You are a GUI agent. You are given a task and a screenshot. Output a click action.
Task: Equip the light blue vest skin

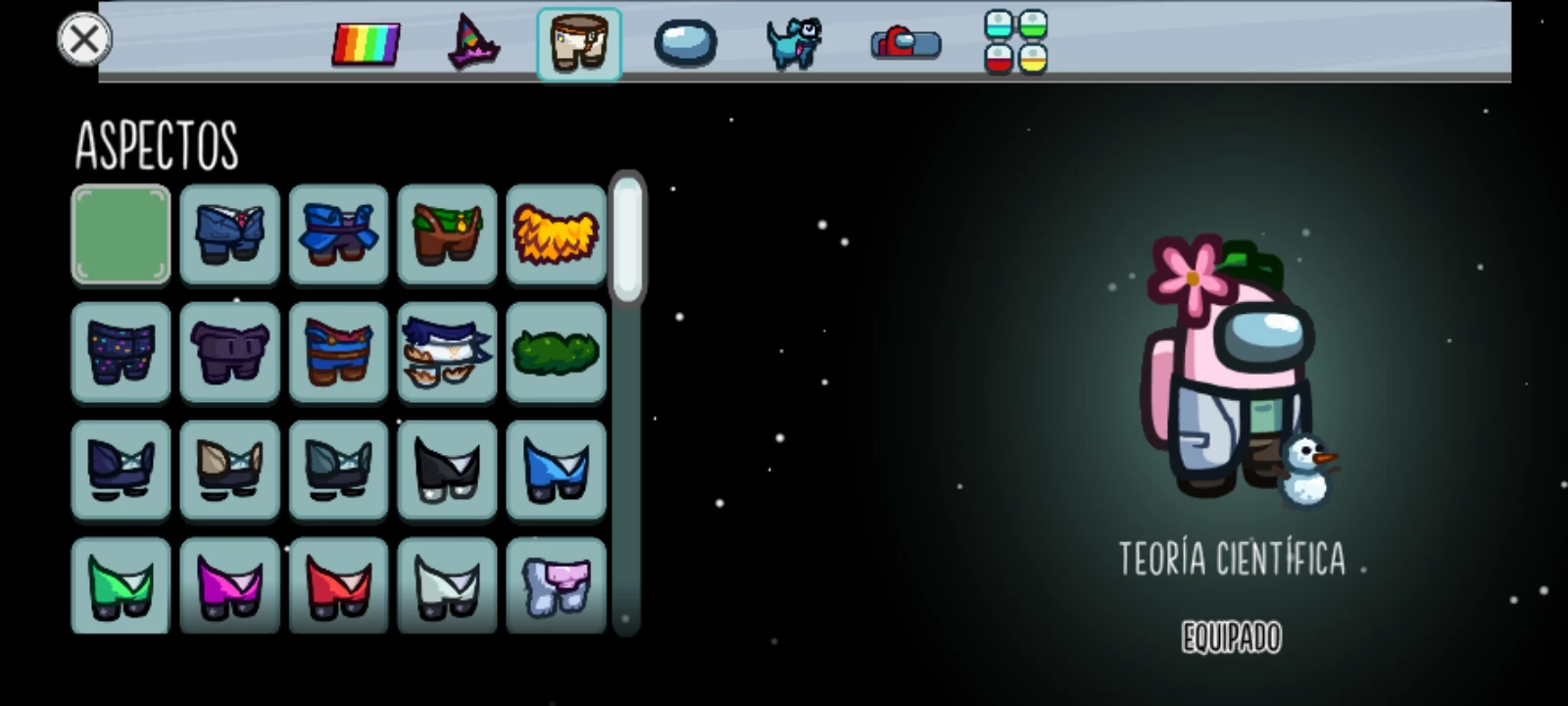[556, 470]
